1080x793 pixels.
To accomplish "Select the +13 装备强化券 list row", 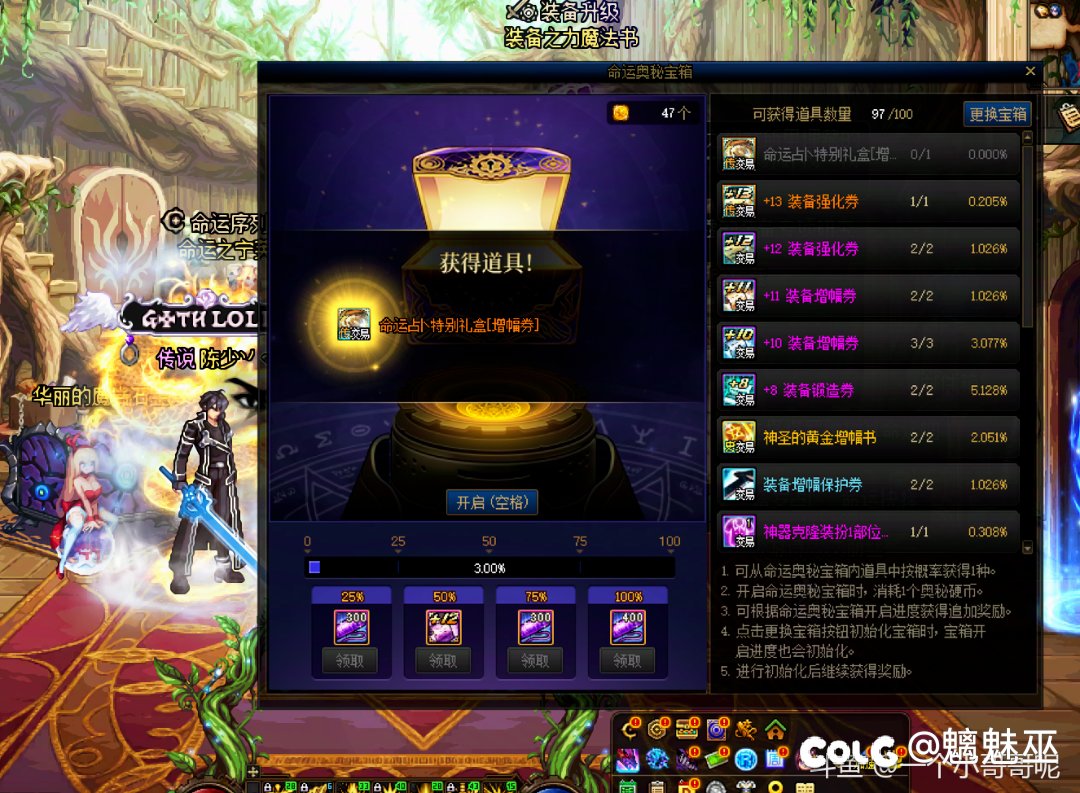I will (869, 201).
